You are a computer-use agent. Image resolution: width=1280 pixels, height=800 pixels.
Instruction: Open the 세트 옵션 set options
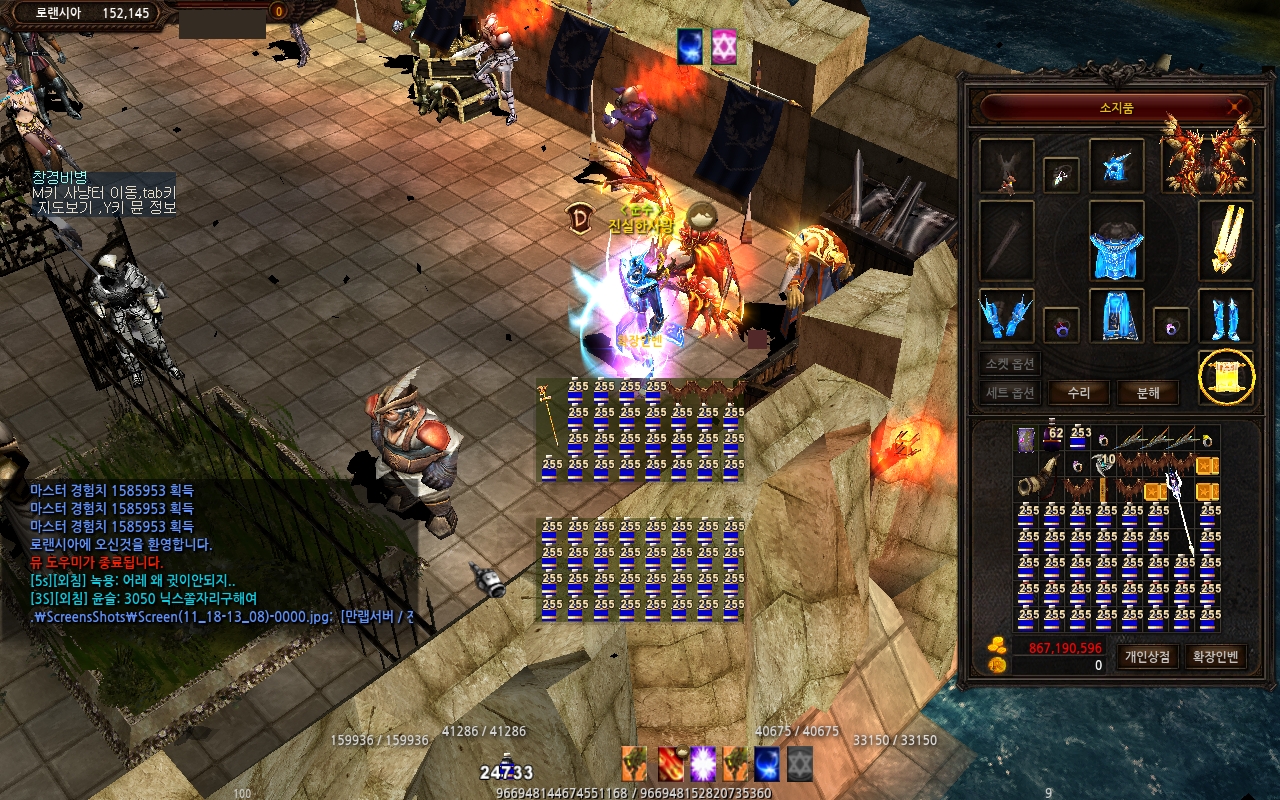coord(1011,393)
